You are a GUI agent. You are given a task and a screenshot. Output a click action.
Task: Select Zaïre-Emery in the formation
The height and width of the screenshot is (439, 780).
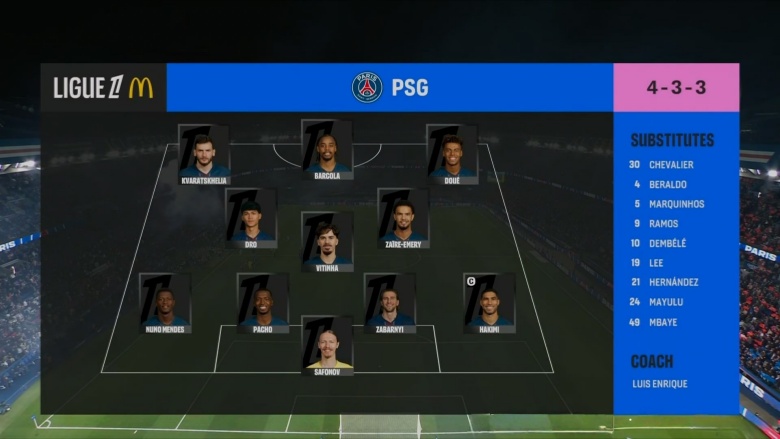[404, 218]
